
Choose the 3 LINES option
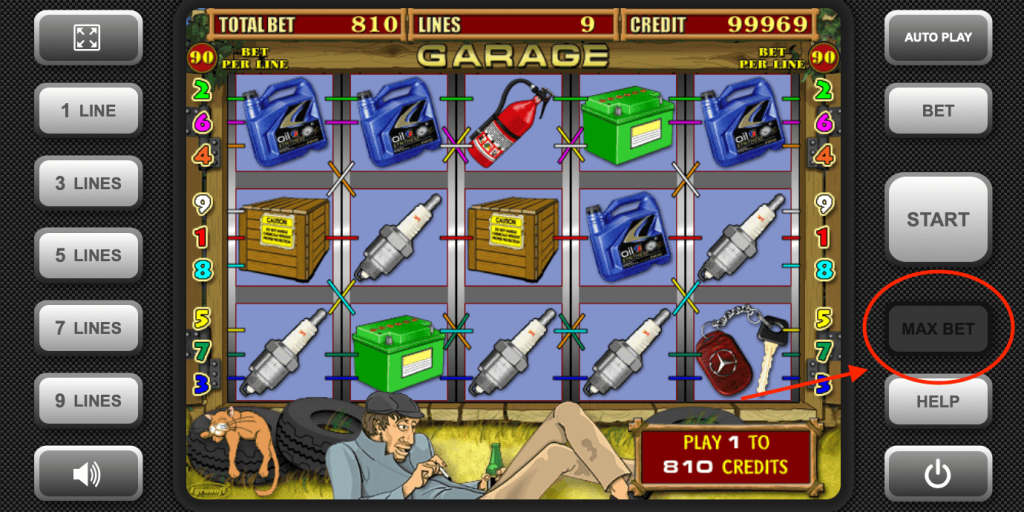point(87,184)
